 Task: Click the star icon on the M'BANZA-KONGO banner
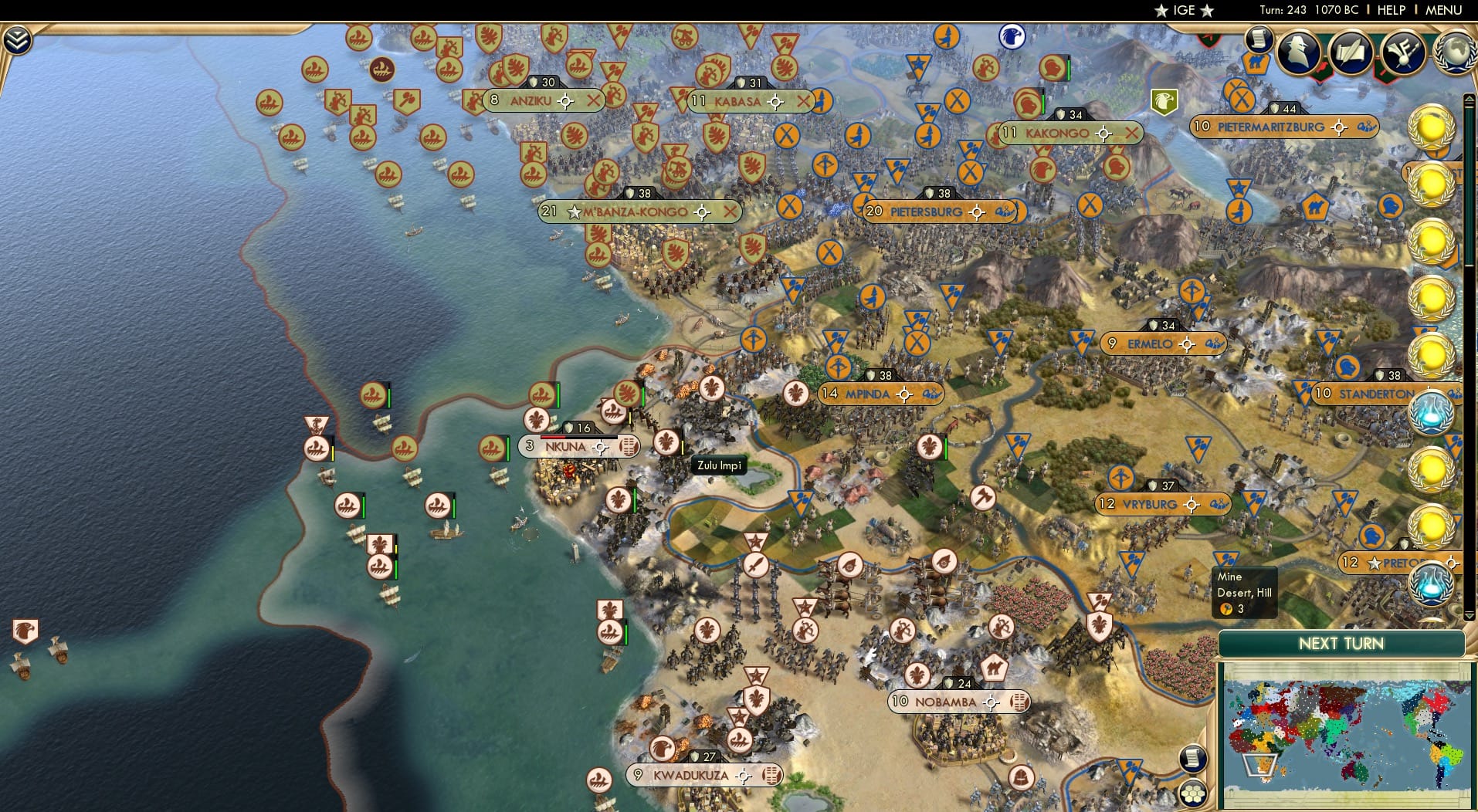(x=575, y=211)
